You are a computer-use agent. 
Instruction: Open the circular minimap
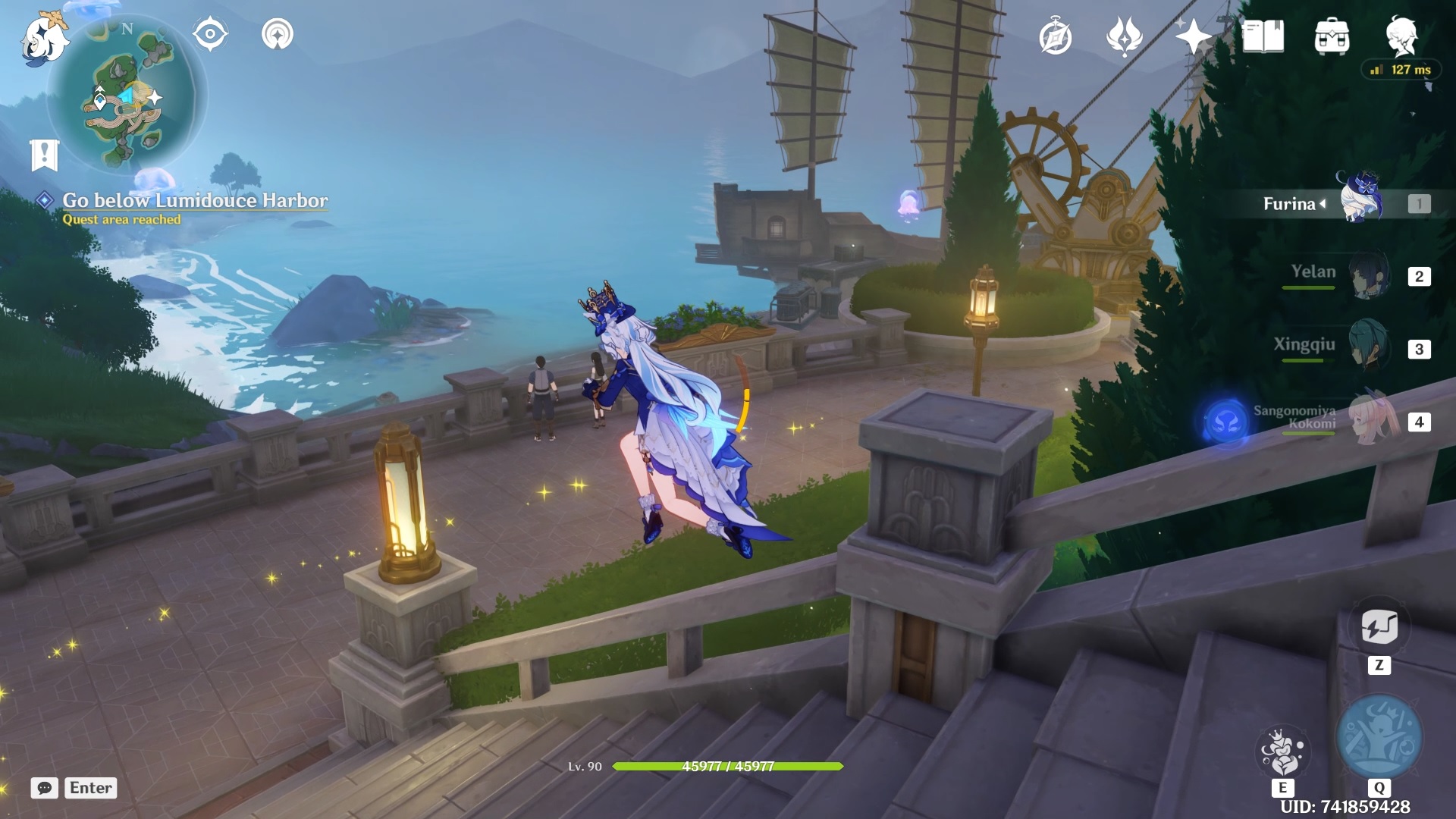pos(127,96)
